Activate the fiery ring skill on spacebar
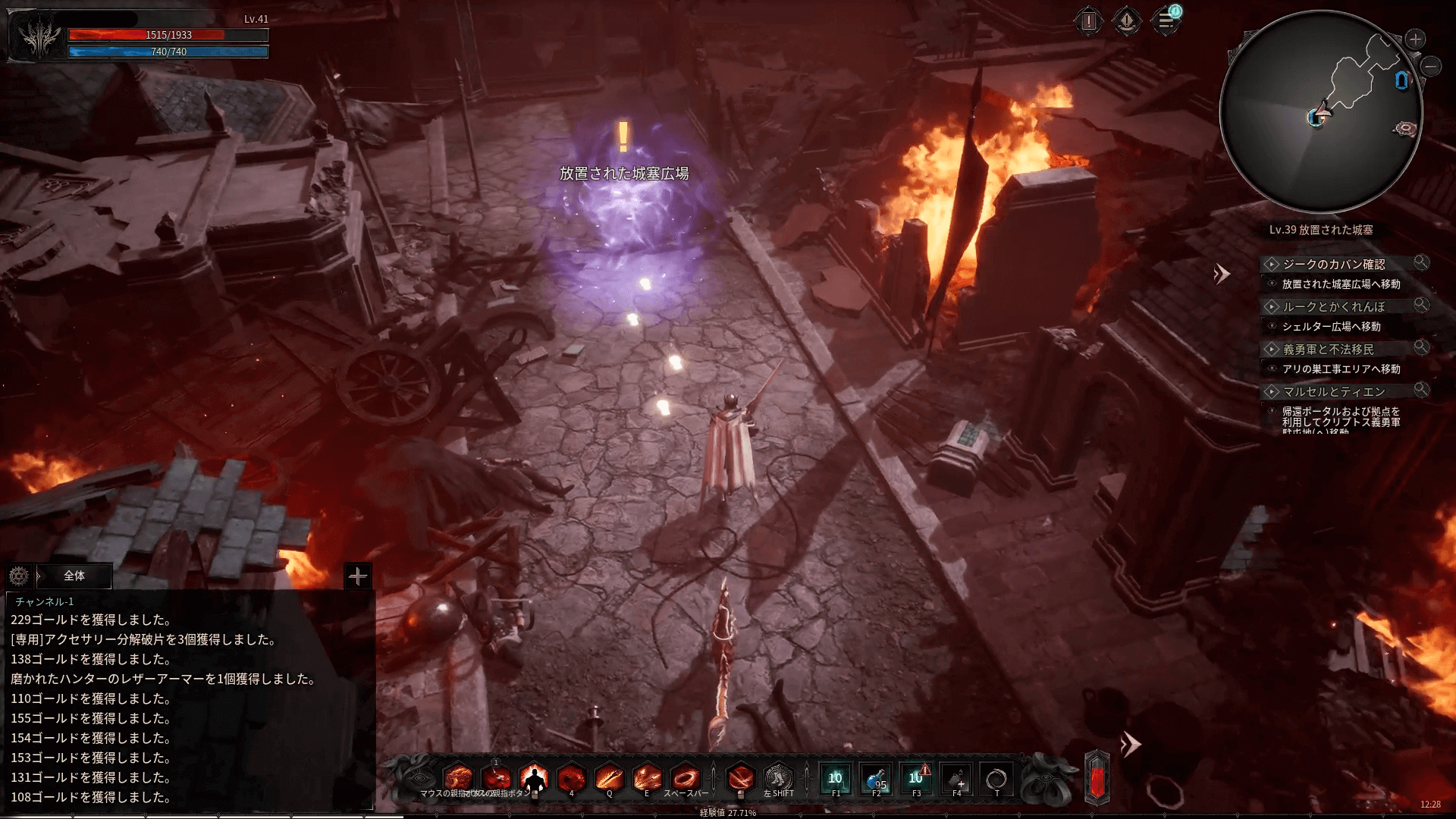The image size is (1456, 819). [686, 778]
